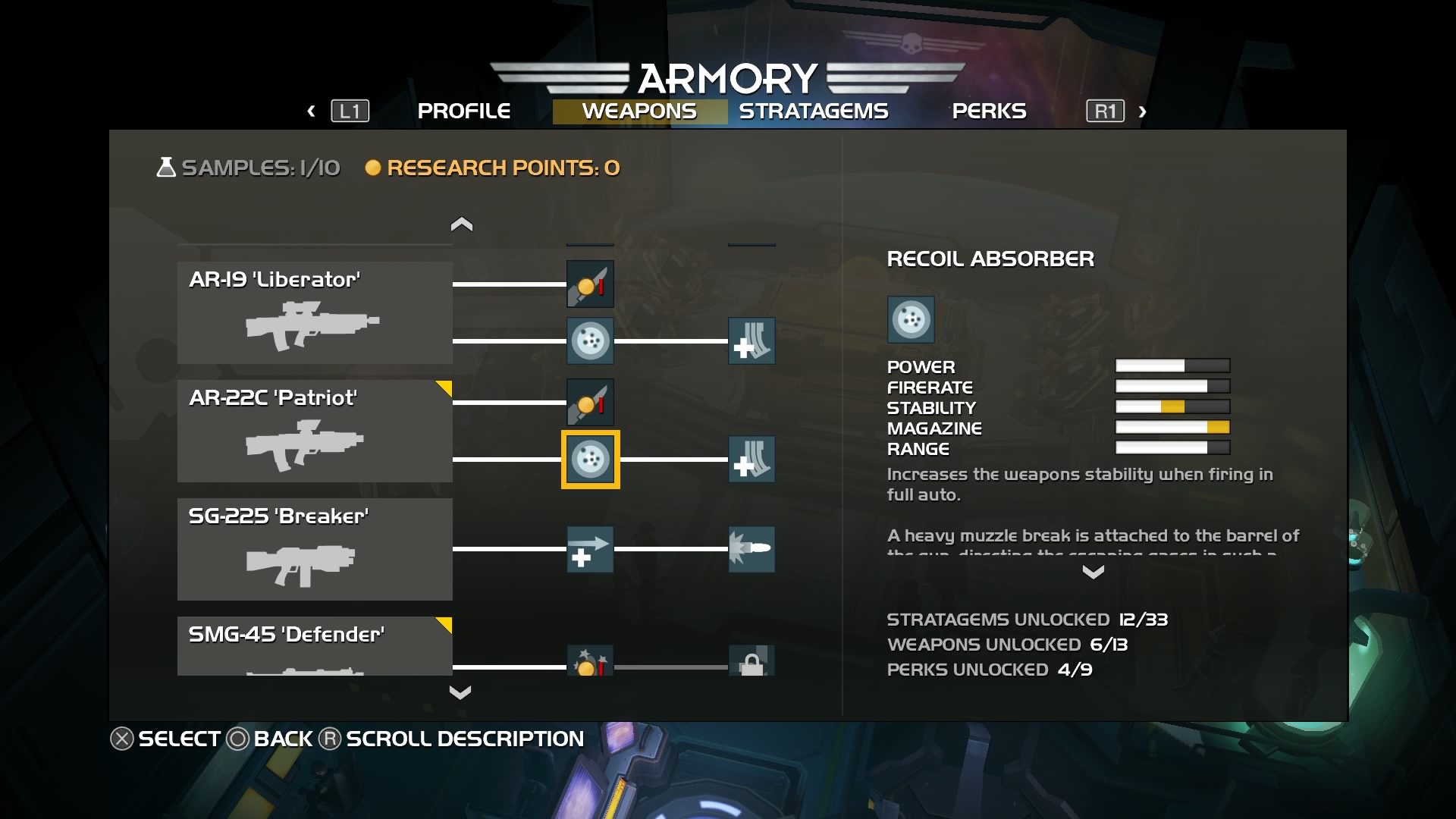Screen dimensions: 1456x819
Task: Select the Patriot's highlighted Recoil Absorber upgrade
Action: pyautogui.click(x=590, y=460)
